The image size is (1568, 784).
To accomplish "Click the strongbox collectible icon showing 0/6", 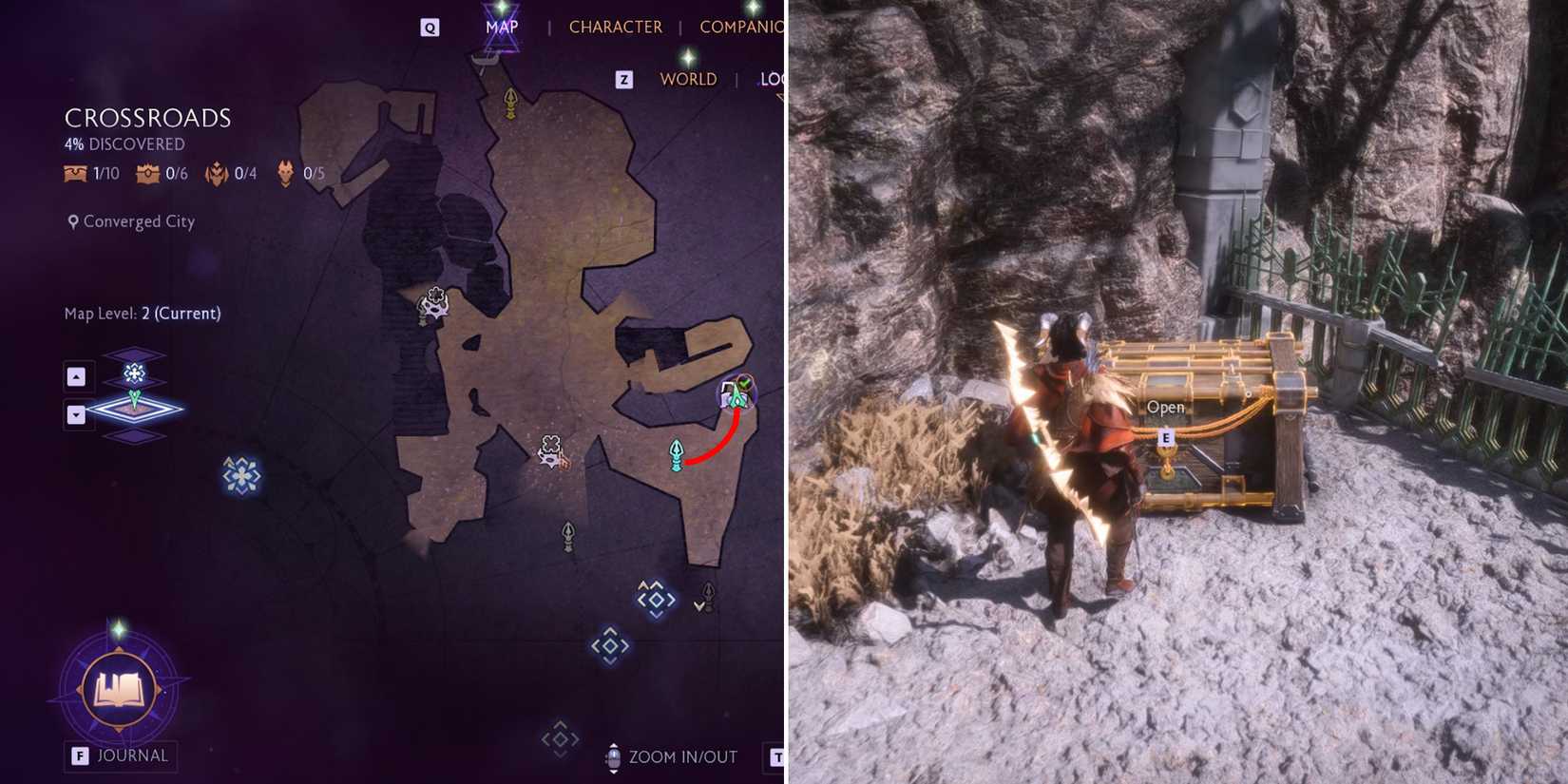I will coord(147,174).
